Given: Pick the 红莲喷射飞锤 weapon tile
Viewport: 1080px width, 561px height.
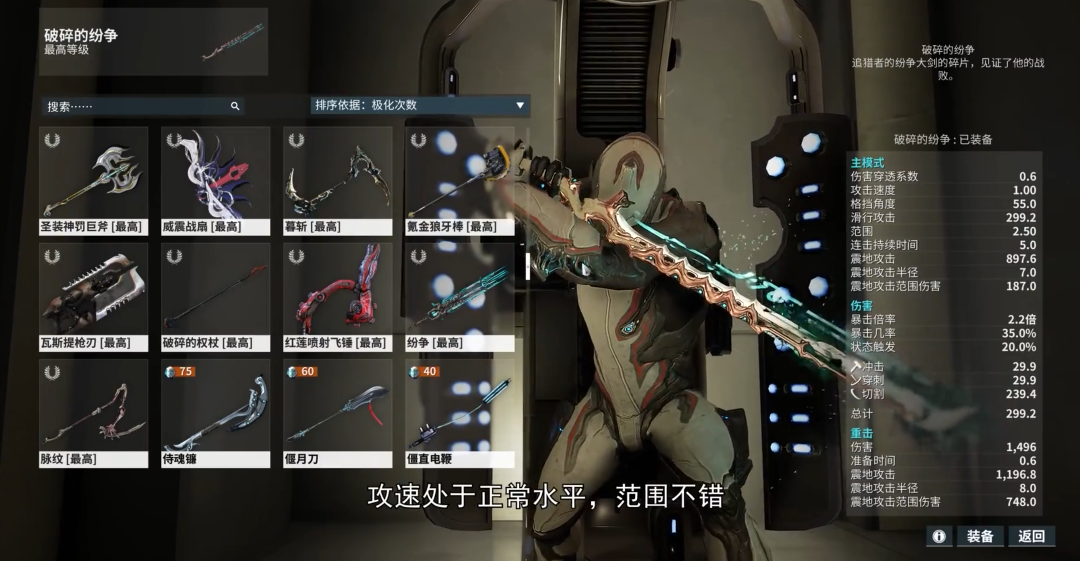Looking at the screenshot, I should pos(337,296).
